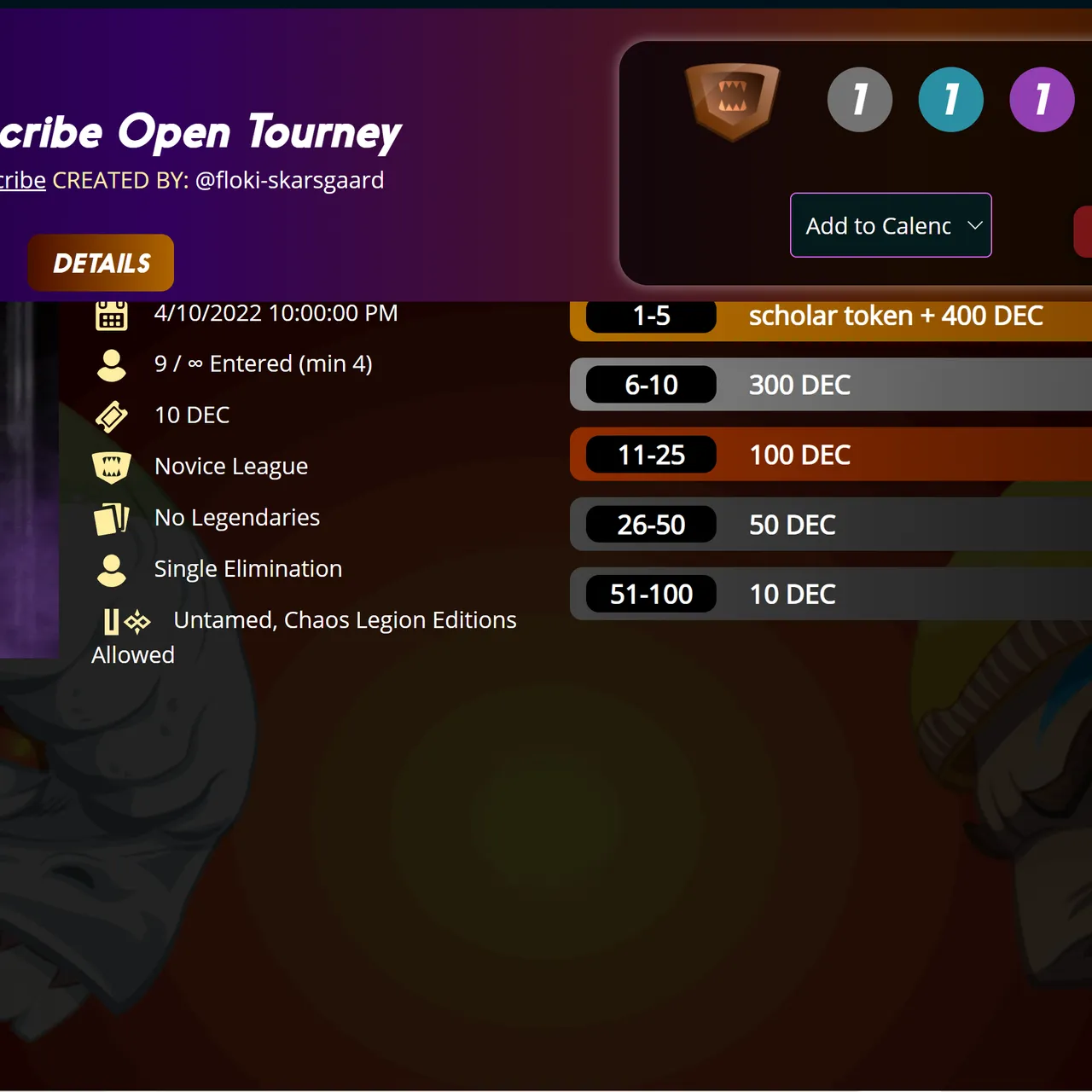Click the red button at the right edge
The width and height of the screenshot is (1092, 1092).
point(1083,231)
